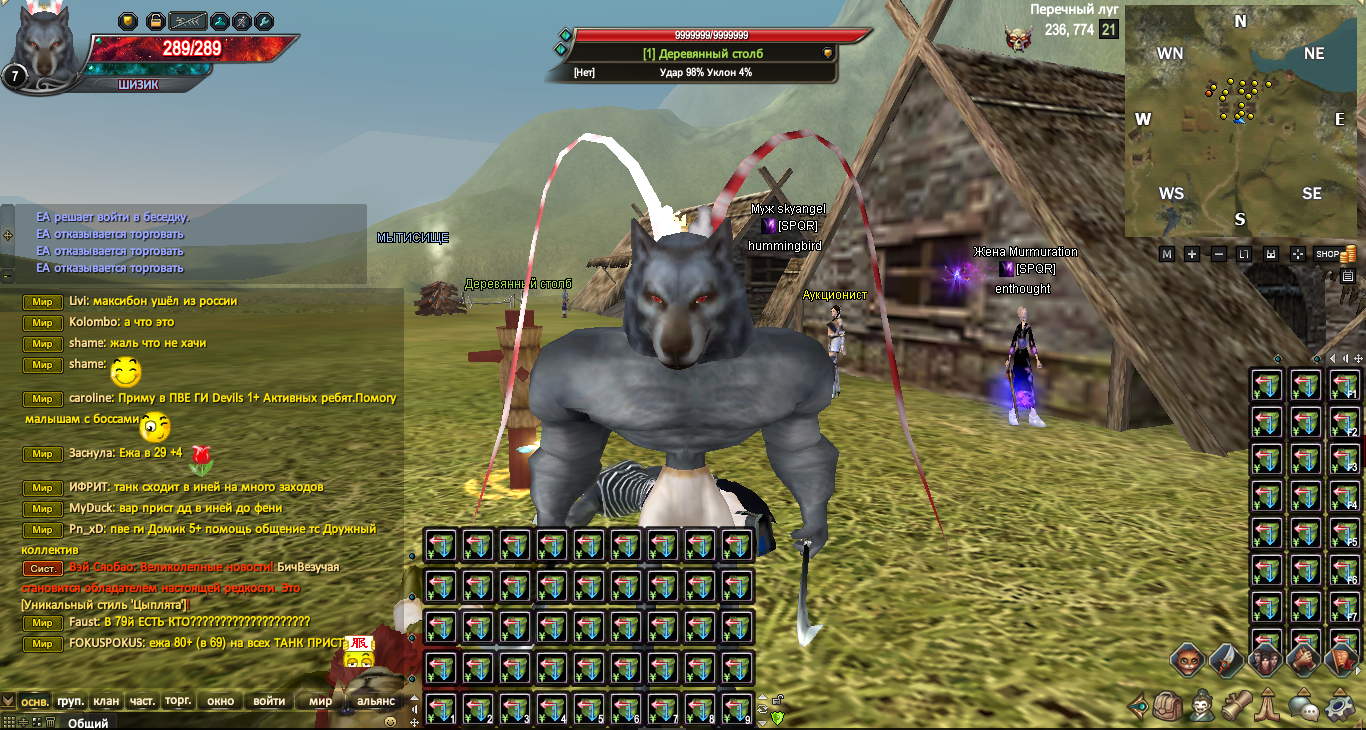Click the speech bubbles chat icon
This screenshot has width=1366, height=730.
(x=1304, y=707)
